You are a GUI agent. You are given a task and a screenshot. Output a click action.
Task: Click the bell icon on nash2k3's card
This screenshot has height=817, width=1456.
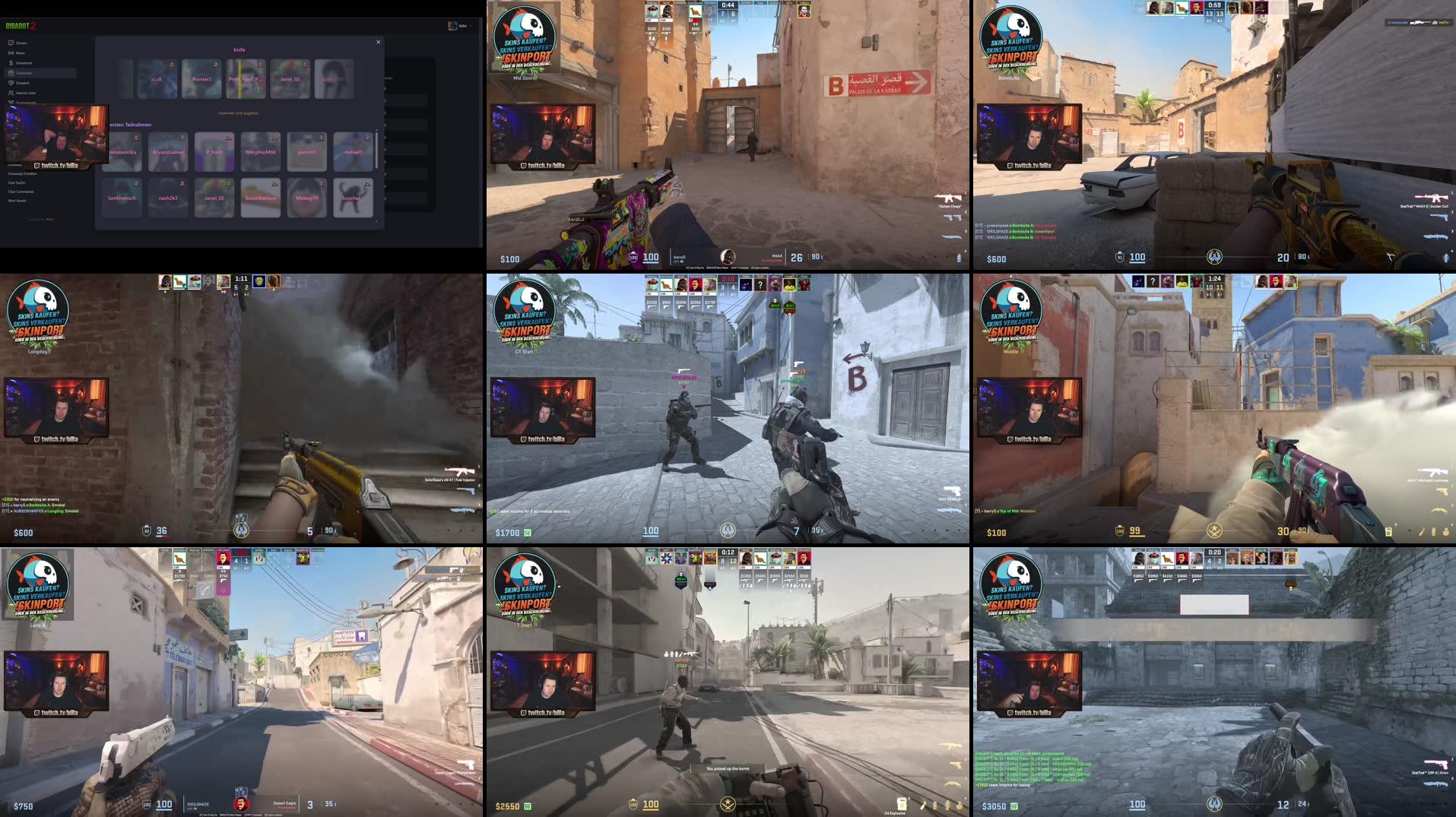(x=182, y=184)
